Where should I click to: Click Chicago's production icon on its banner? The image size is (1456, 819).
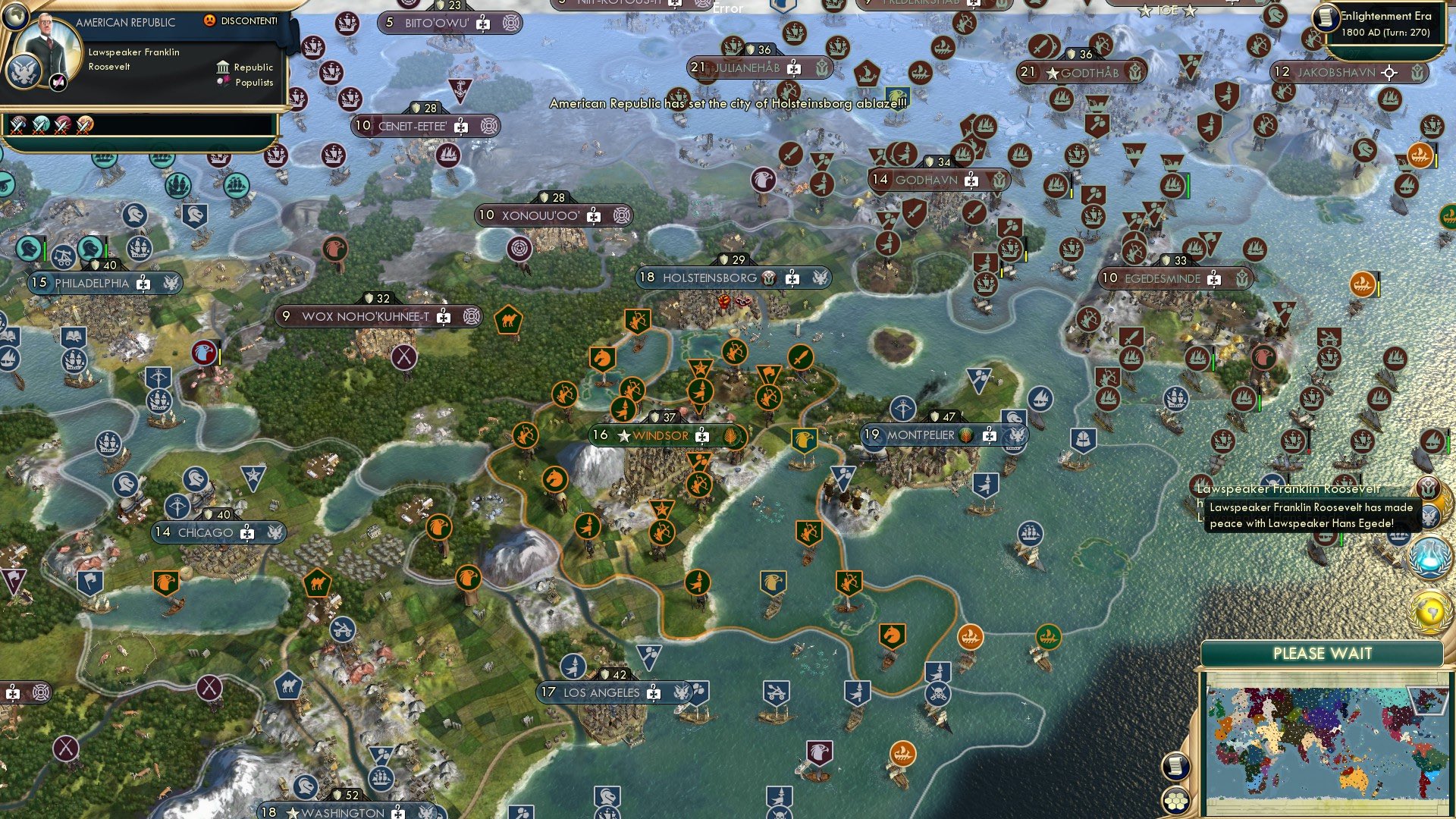pyautogui.click(x=246, y=532)
